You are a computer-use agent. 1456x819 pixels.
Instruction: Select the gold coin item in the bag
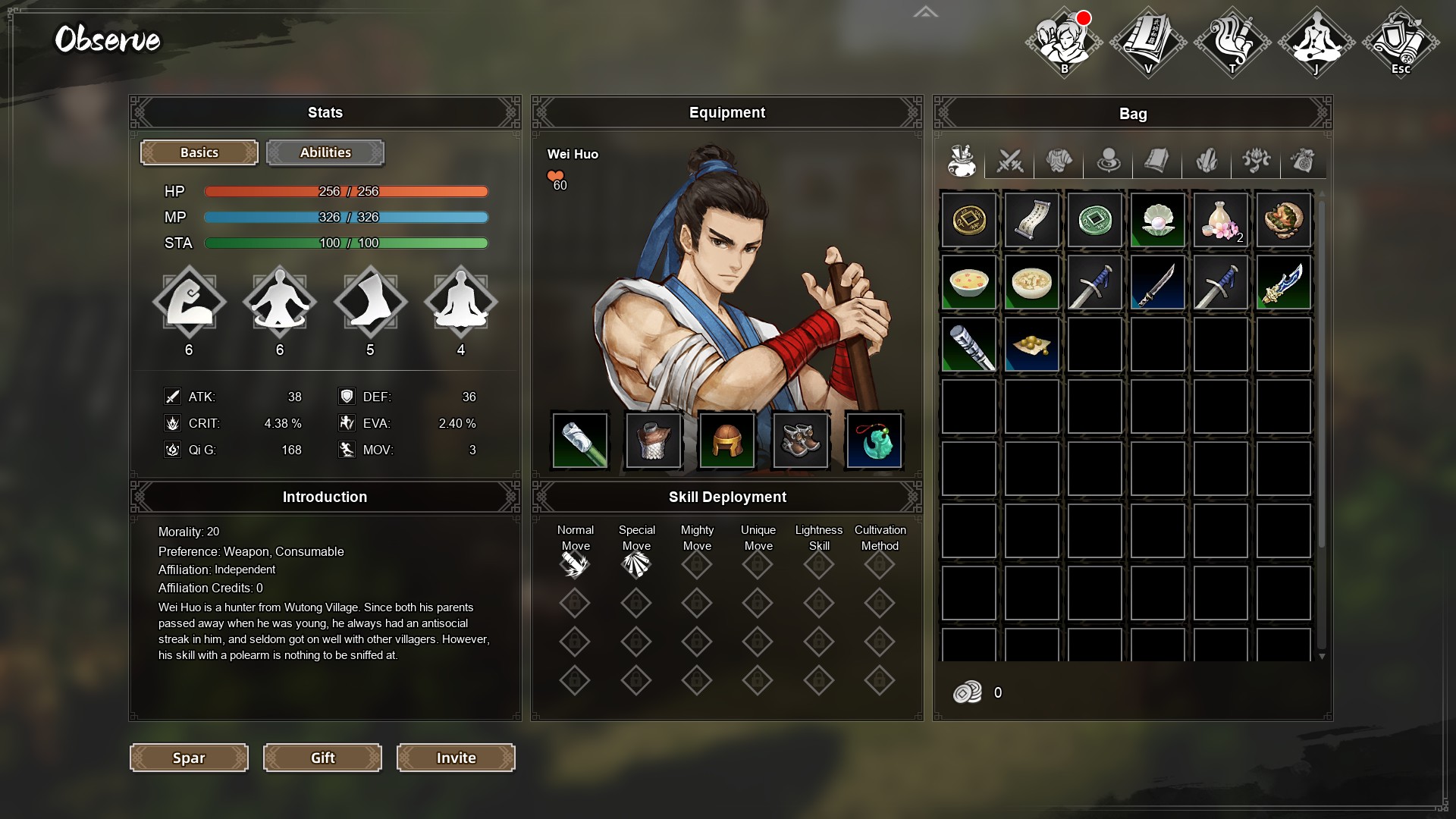[969, 220]
